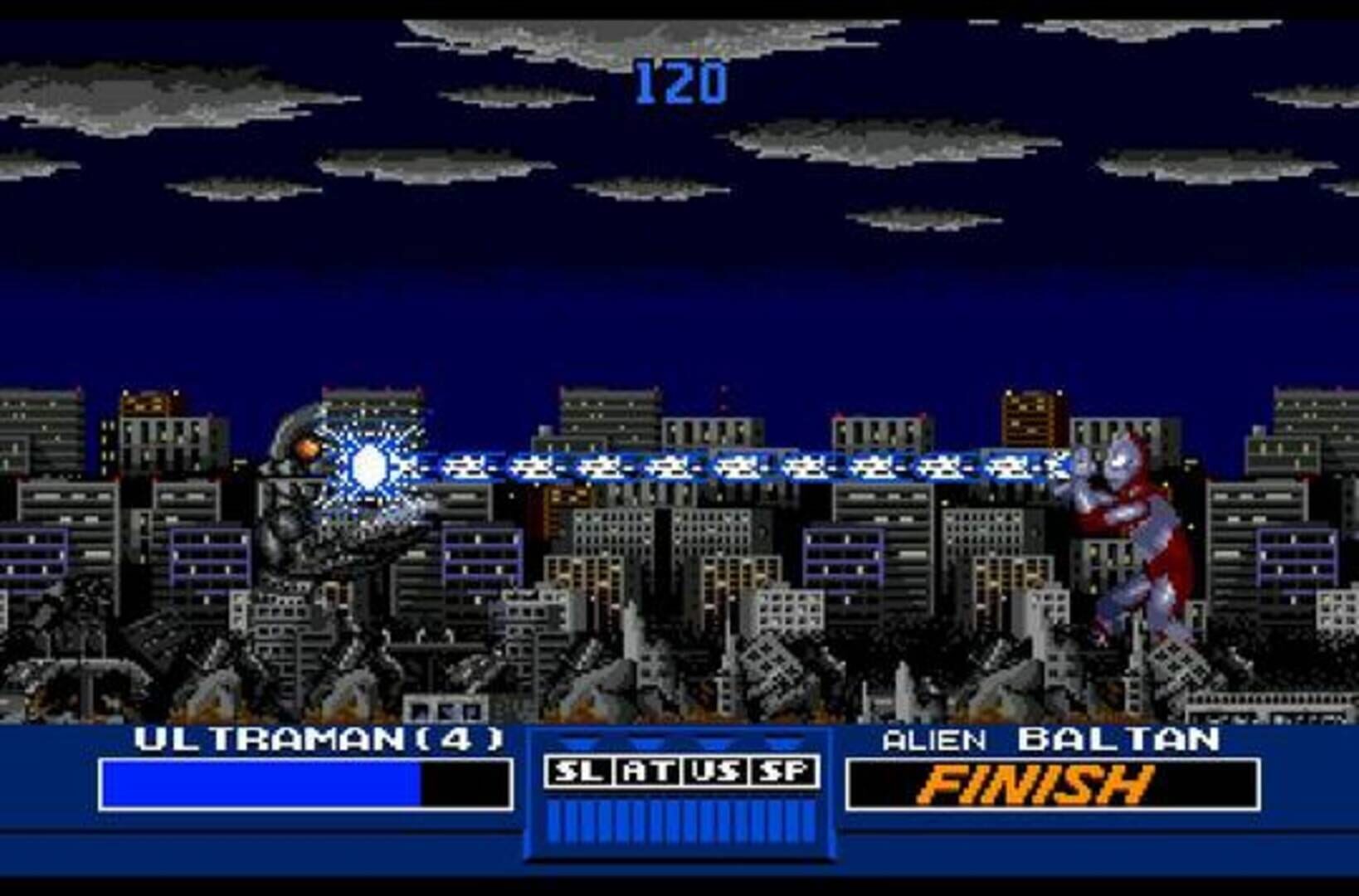
Task: Click the glowing energy burst near Baltan
Action: (x=369, y=469)
